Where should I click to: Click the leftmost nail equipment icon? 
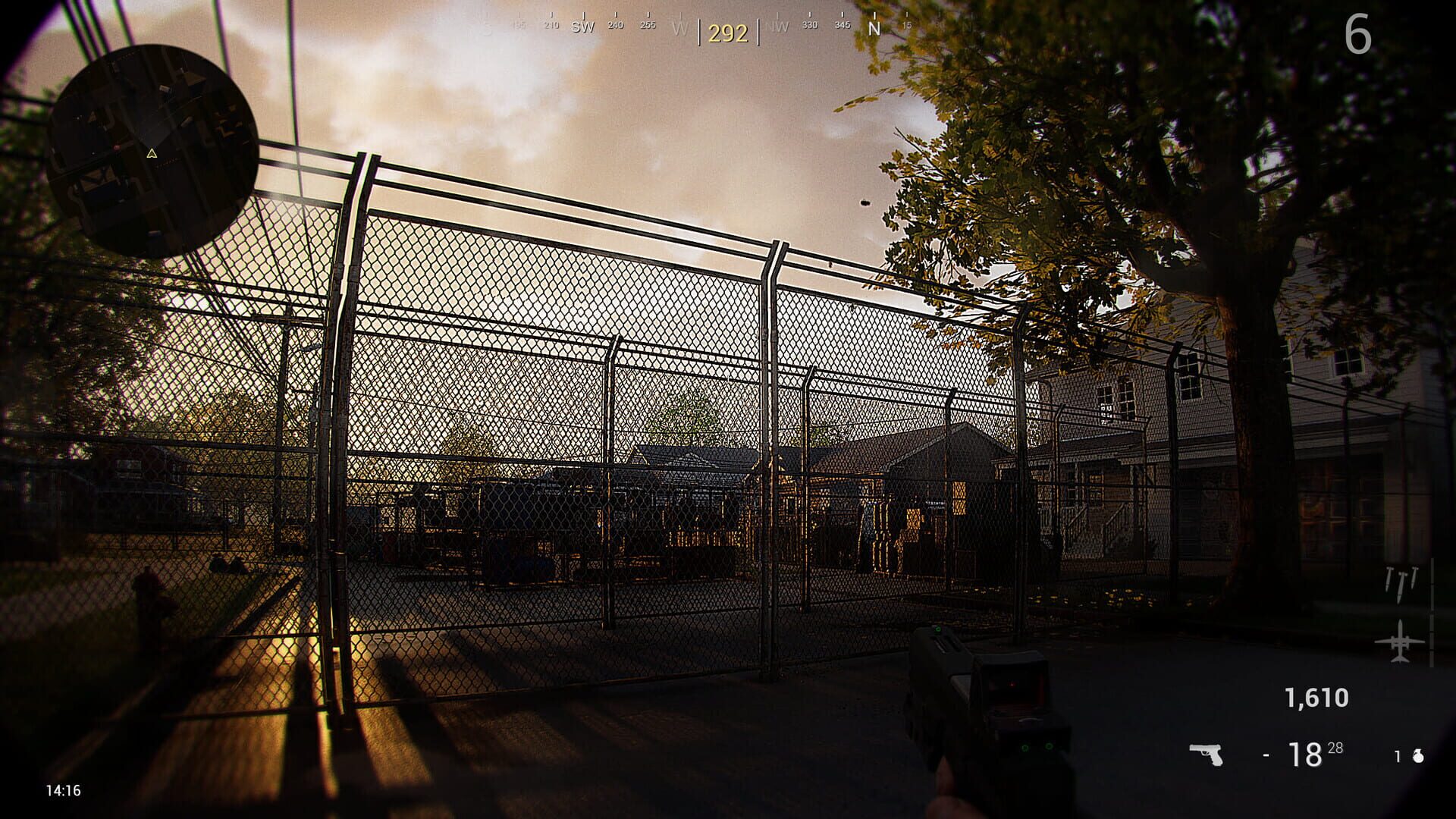1389,580
